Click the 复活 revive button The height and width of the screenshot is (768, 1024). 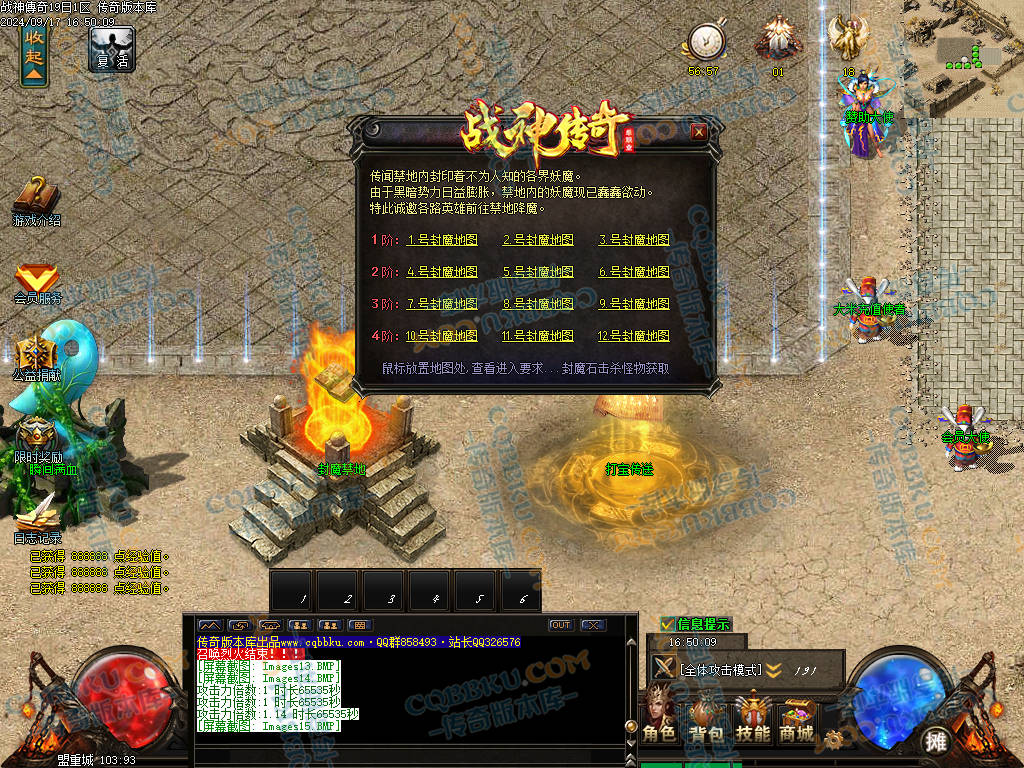pyautogui.click(x=112, y=48)
